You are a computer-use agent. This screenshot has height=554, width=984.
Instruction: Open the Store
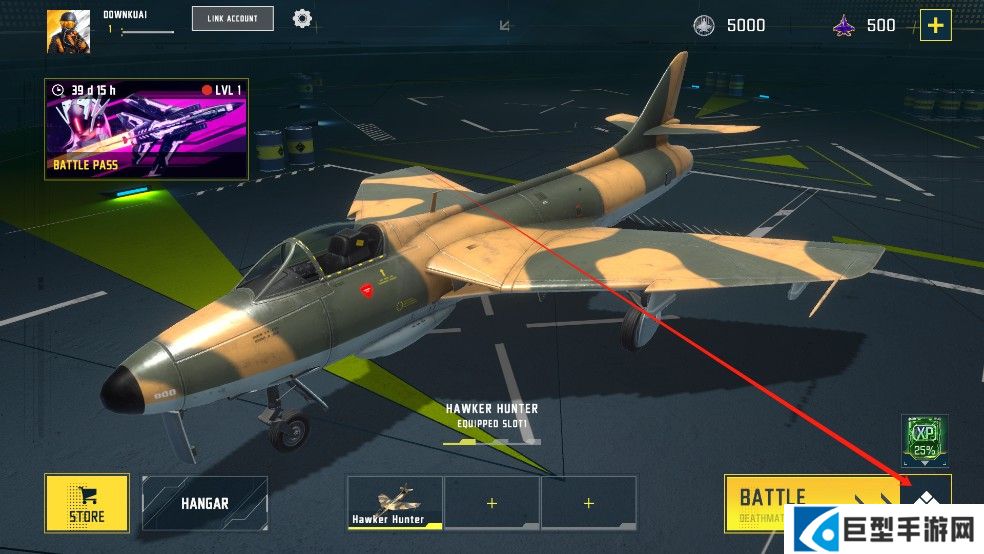[87, 502]
